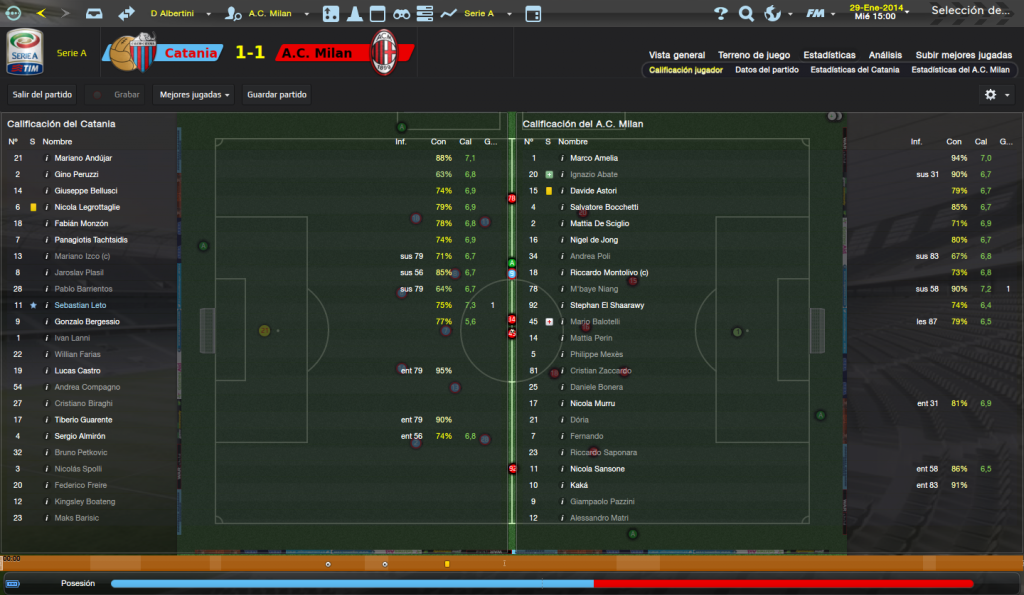Switch to Datos del partido subtab

(766, 70)
